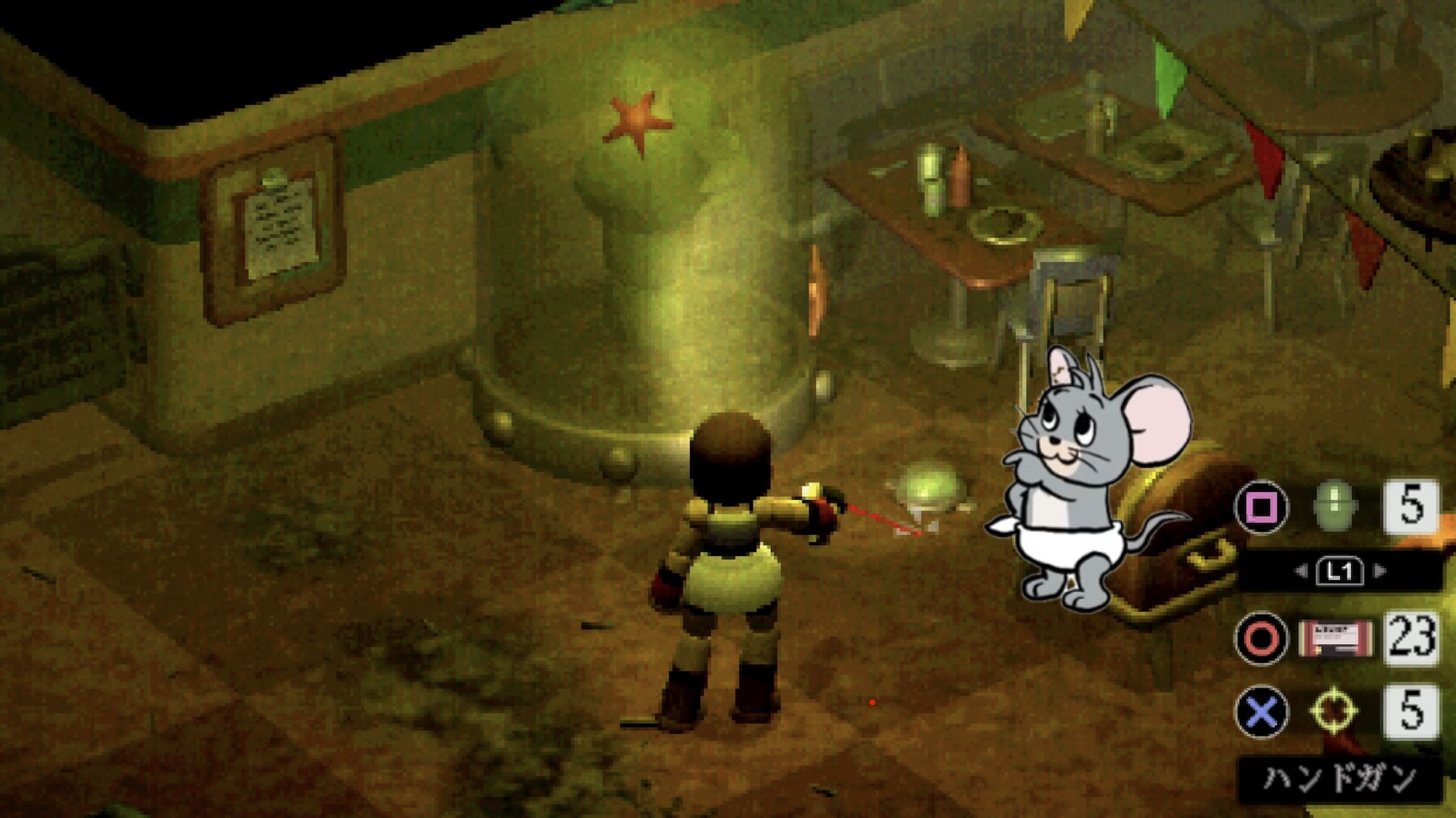Click the right arrow beside L1
This screenshot has height=818, width=1456.
point(1379,571)
